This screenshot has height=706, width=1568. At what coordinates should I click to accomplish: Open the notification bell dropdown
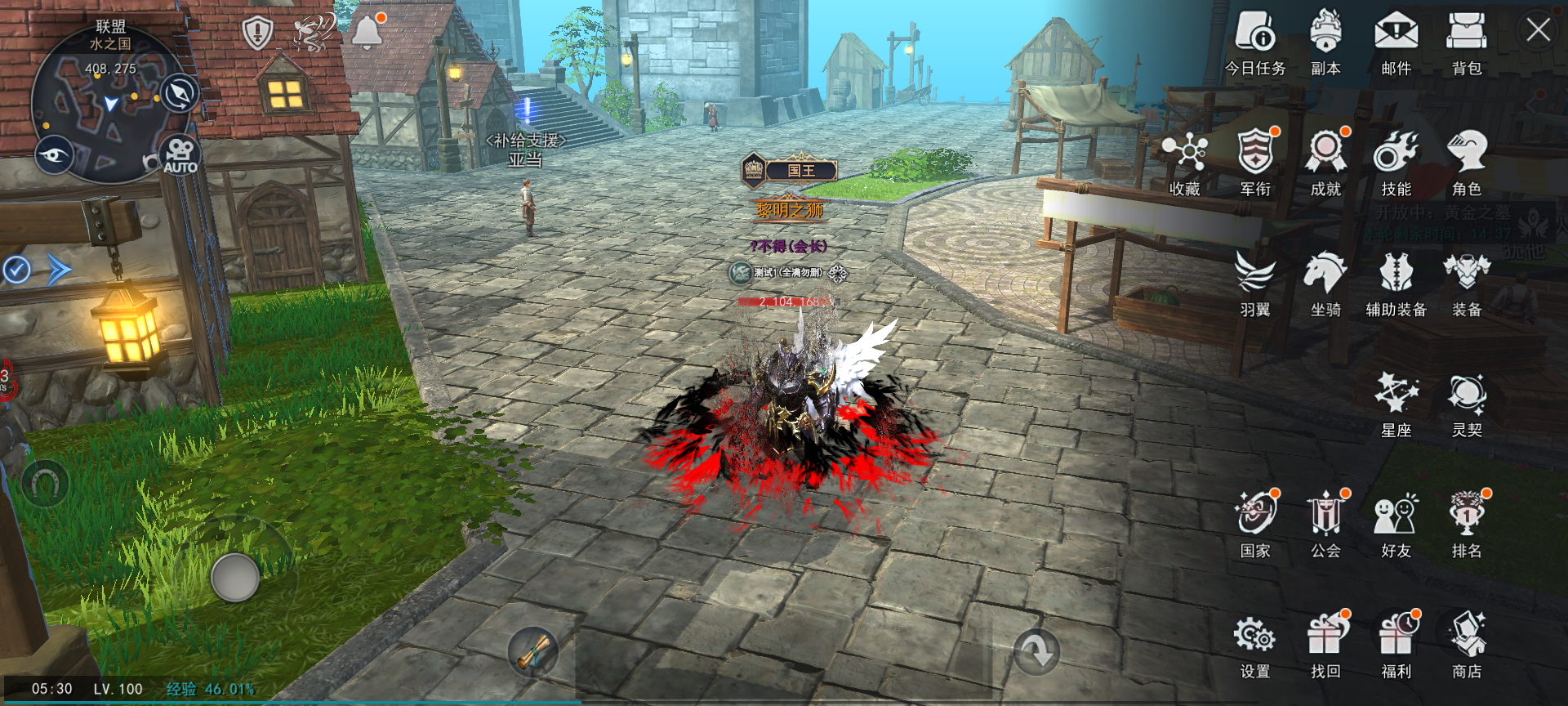point(366,31)
